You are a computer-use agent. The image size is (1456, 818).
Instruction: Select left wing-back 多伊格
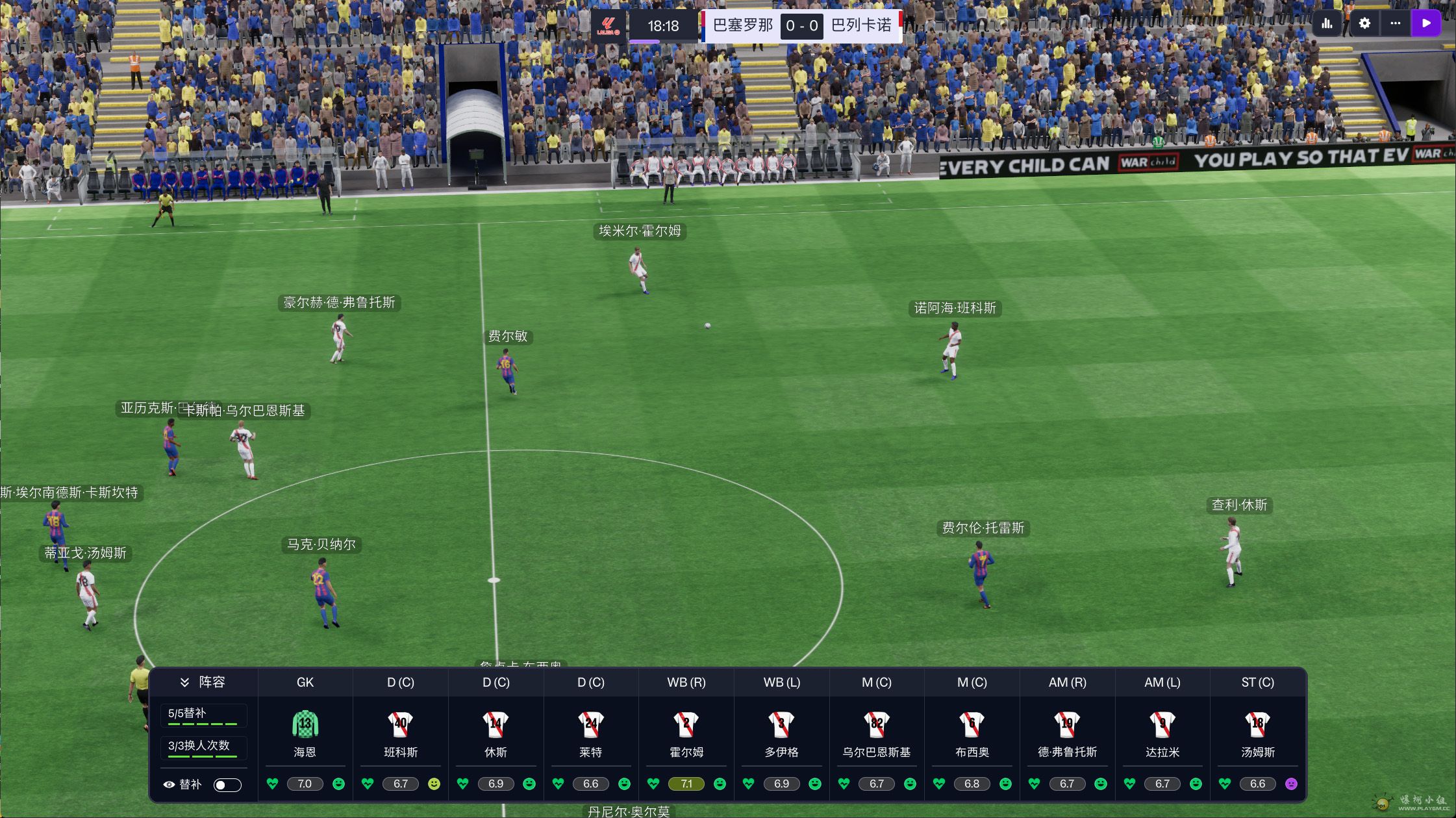pyautogui.click(x=781, y=733)
